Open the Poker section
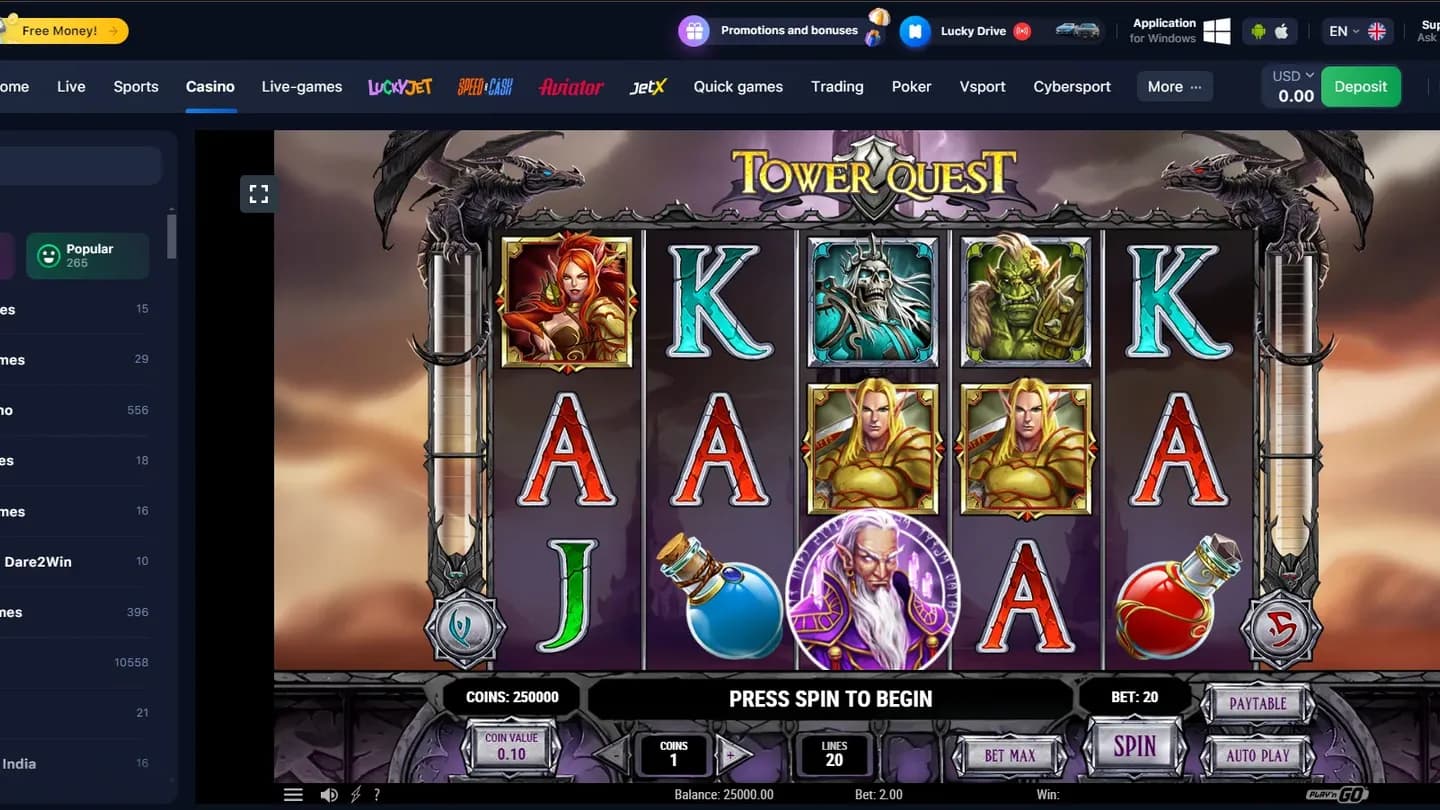This screenshot has height=810, width=1440. [911, 86]
